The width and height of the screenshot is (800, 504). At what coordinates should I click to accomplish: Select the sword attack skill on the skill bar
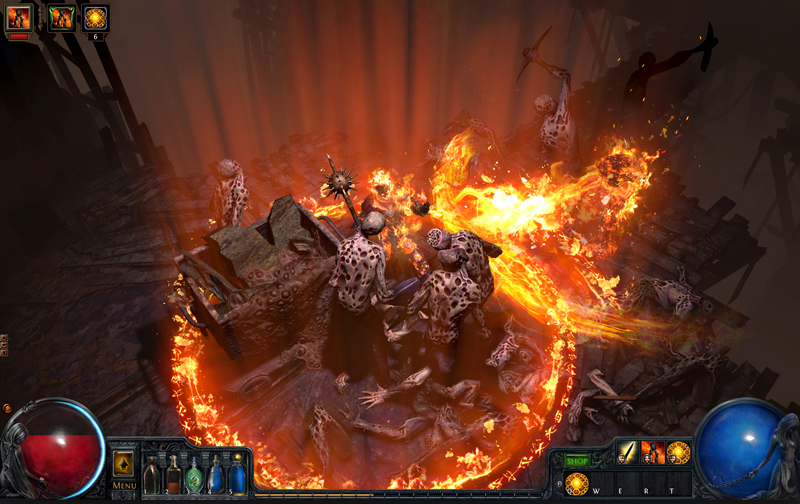pyautogui.click(x=627, y=452)
